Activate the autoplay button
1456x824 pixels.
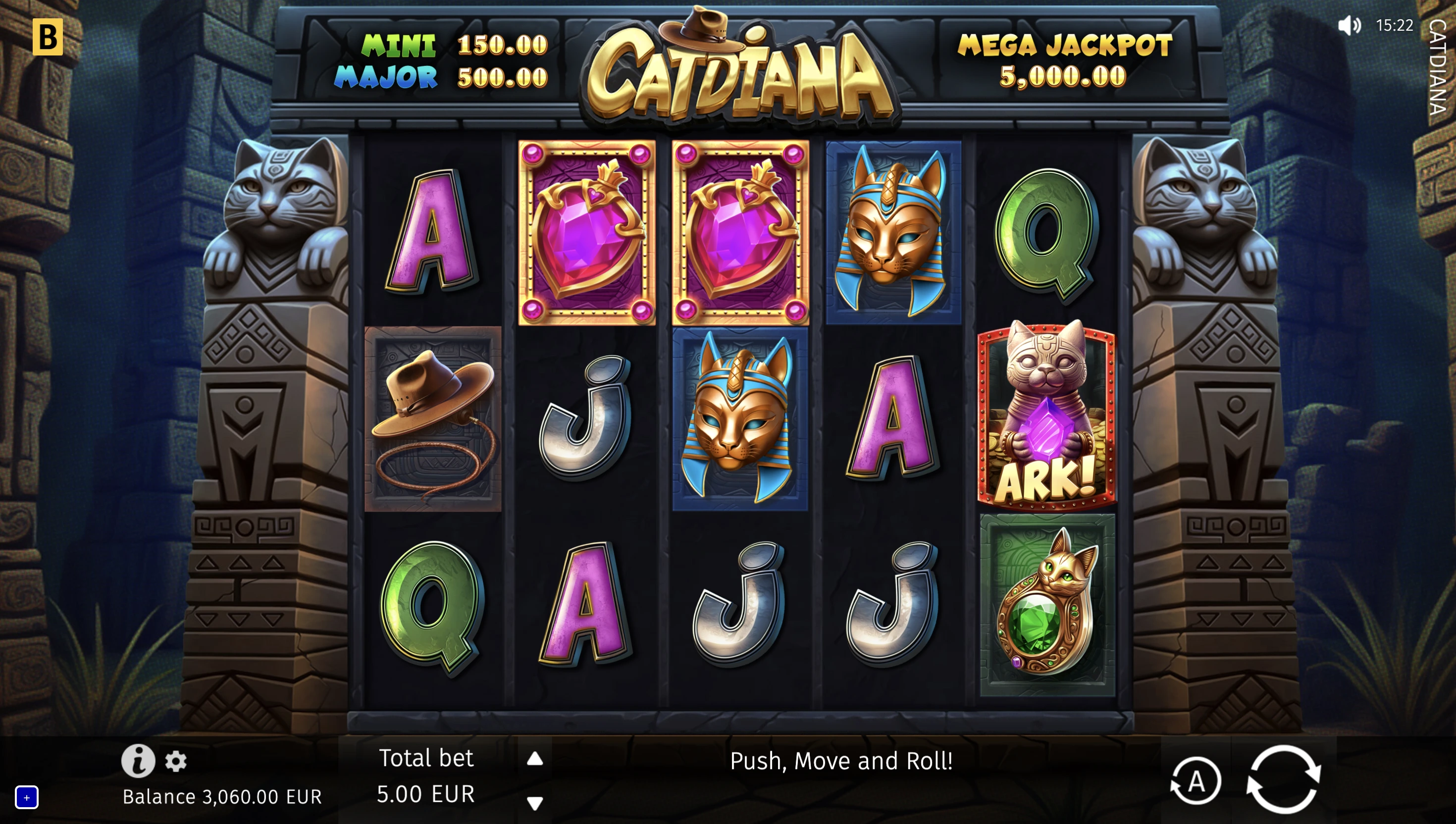[1196, 781]
